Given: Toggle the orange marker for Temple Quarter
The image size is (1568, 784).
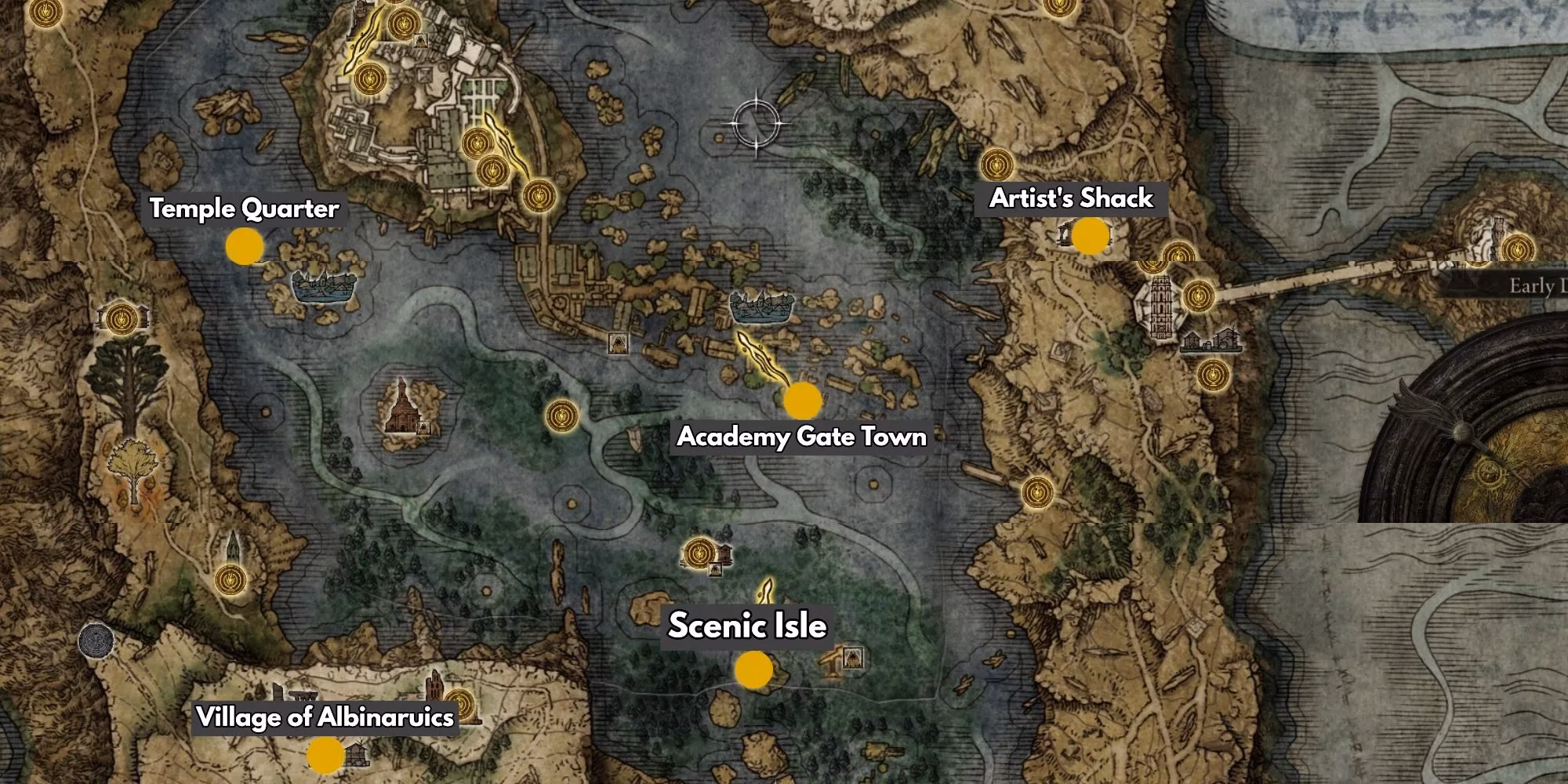Looking at the screenshot, I should pos(245,247).
